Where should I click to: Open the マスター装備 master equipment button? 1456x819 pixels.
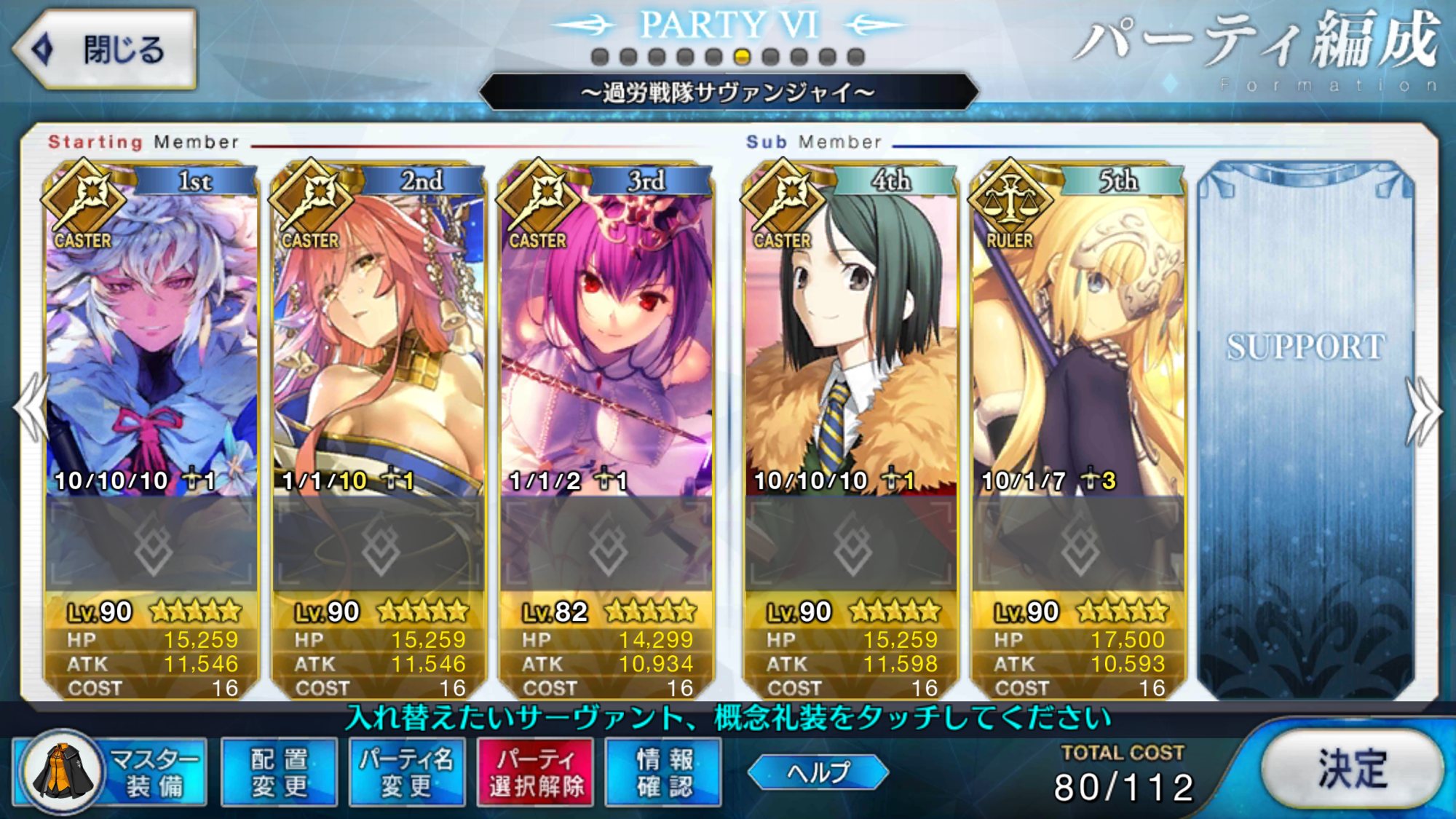111,772
